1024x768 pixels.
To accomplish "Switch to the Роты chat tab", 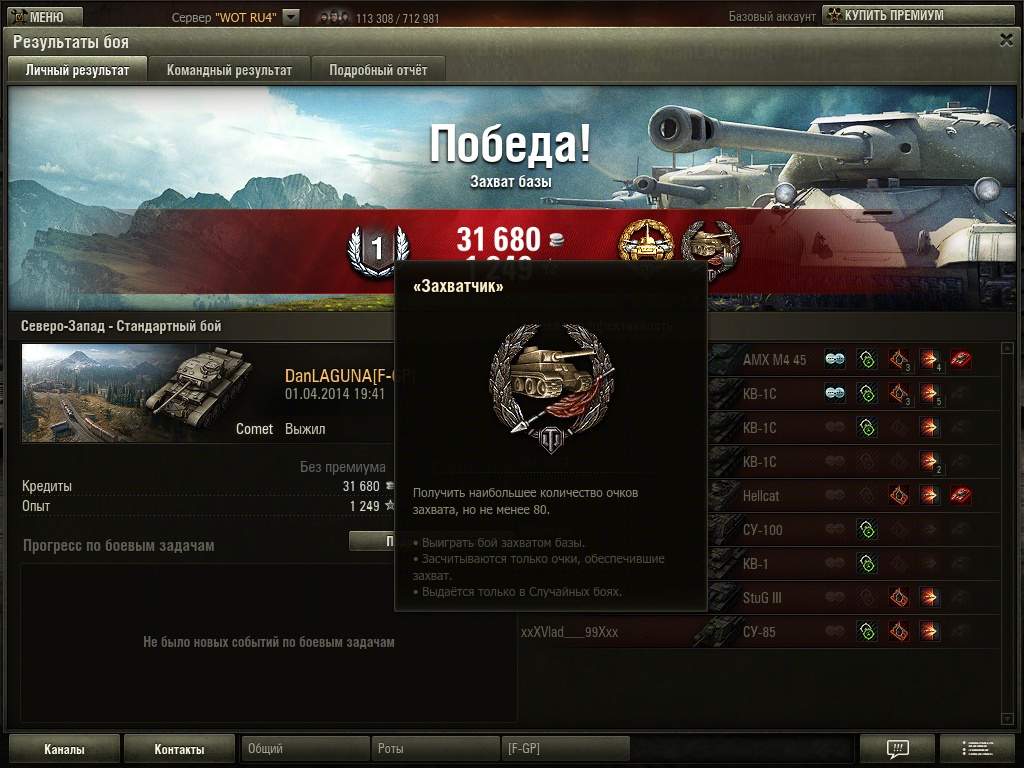I will (x=434, y=749).
